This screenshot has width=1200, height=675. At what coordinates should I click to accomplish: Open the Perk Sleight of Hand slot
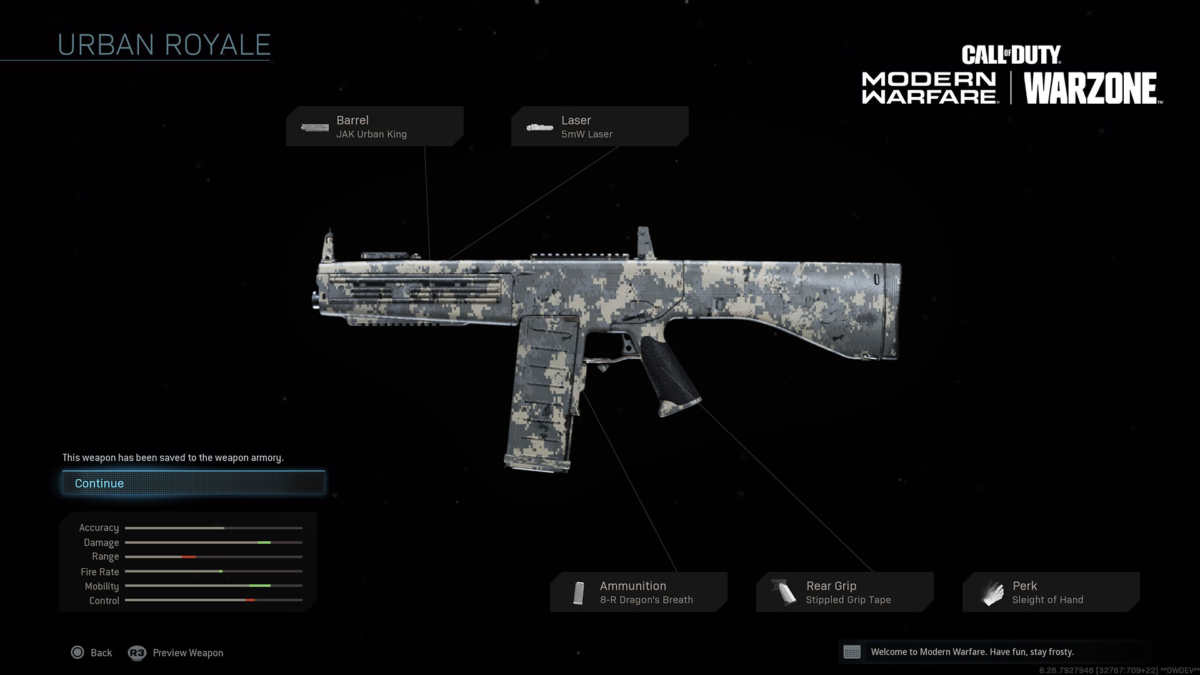pyautogui.click(x=1051, y=592)
